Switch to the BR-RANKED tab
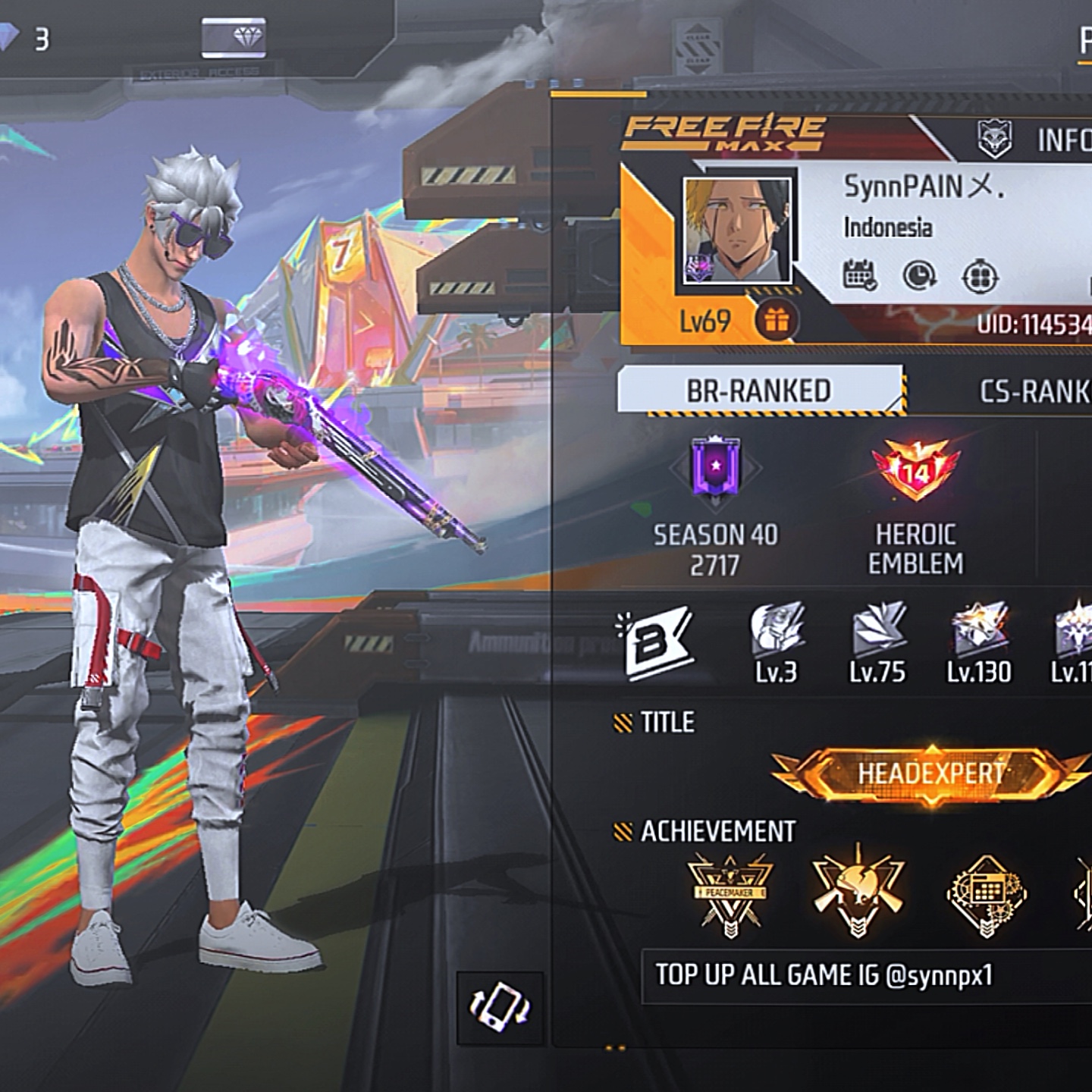The width and height of the screenshot is (1092, 1092). point(759,390)
